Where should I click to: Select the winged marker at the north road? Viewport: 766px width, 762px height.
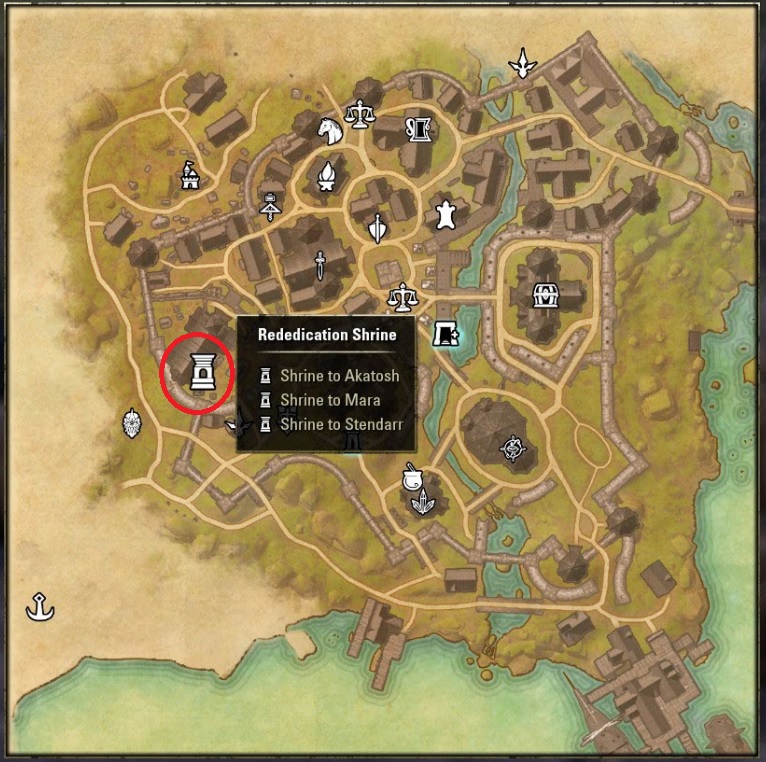click(x=521, y=64)
